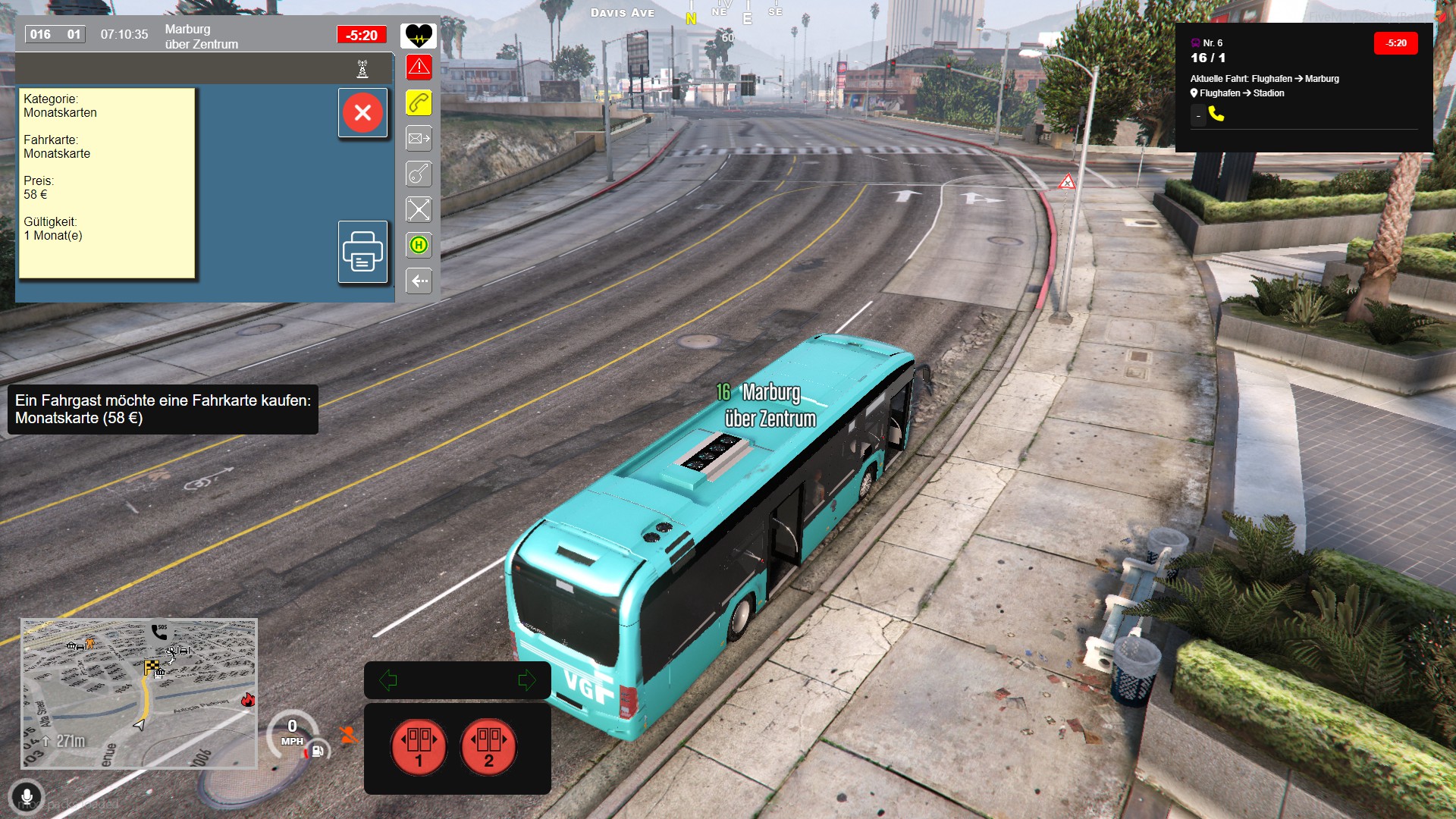The width and height of the screenshot is (1456, 819).
Task: Open door 1 of the bus
Action: click(x=419, y=746)
